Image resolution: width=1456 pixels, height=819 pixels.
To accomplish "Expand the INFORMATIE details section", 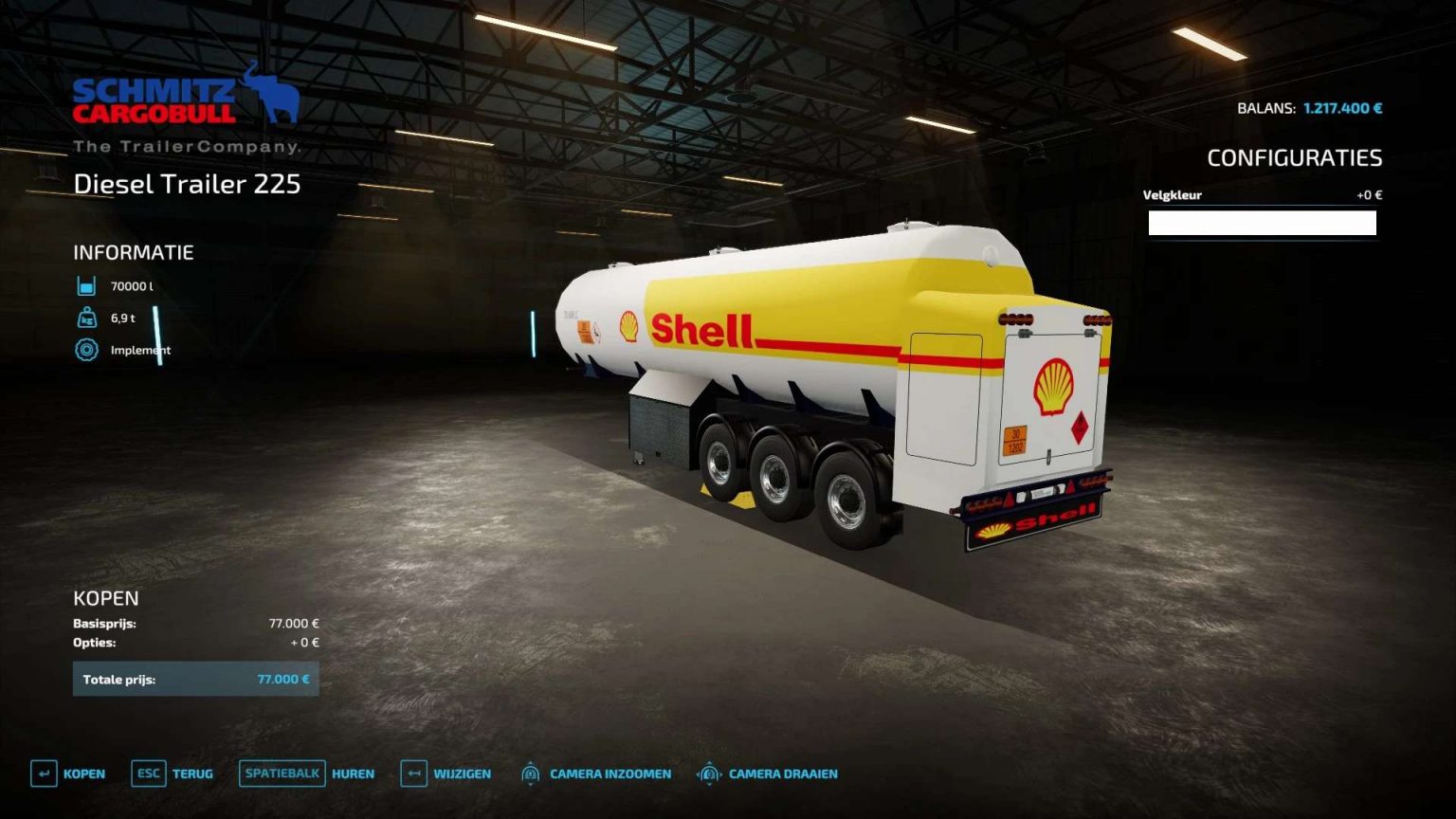I will tap(134, 252).
